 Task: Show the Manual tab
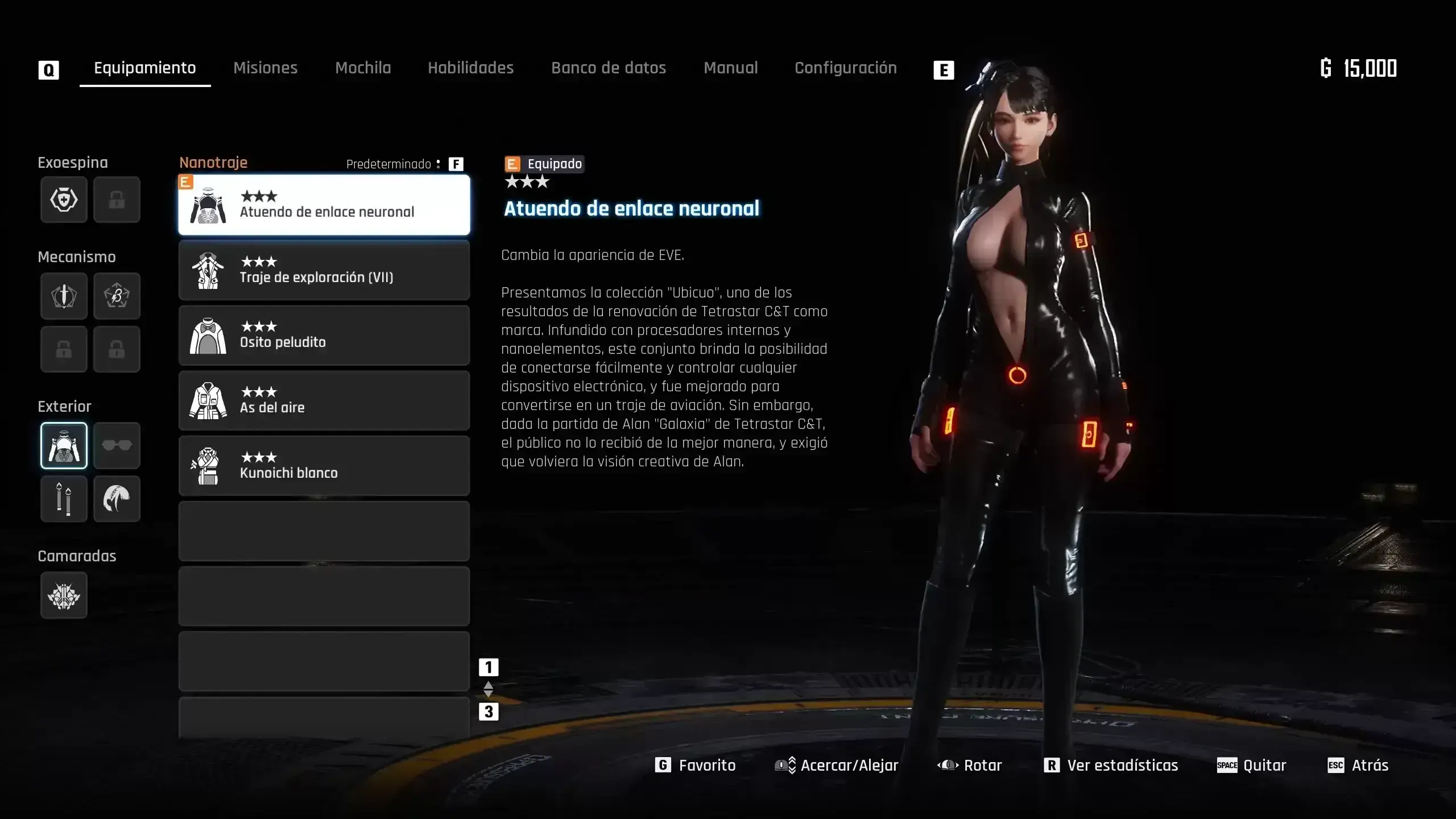(x=730, y=68)
